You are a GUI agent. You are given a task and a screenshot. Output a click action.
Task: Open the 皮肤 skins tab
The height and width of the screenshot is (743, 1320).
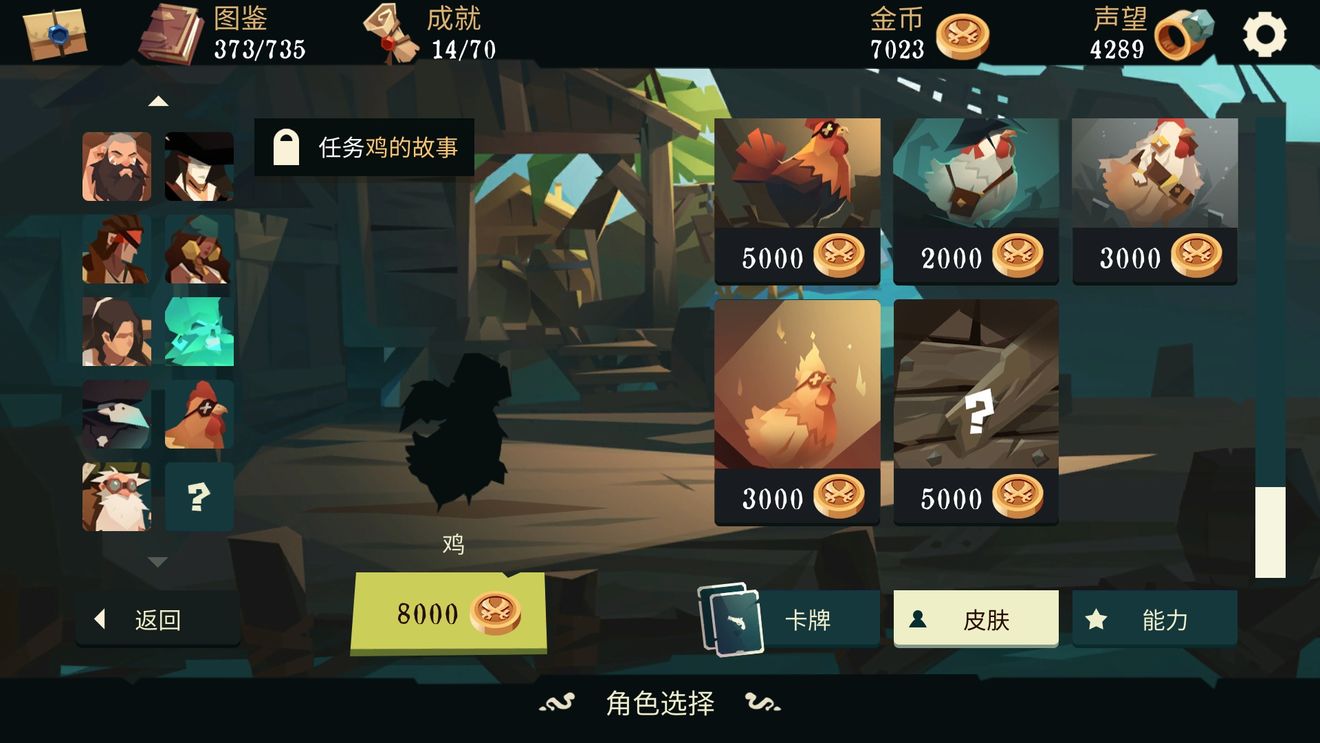point(976,618)
